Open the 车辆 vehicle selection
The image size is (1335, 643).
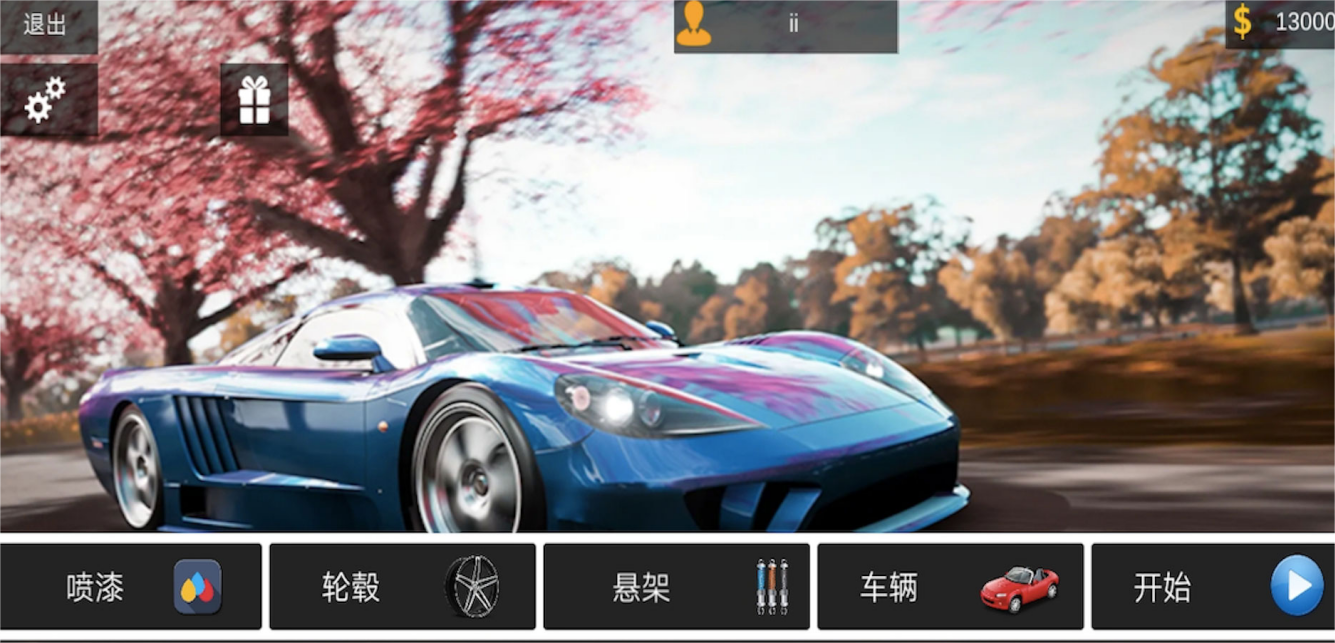click(x=950, y=587)
